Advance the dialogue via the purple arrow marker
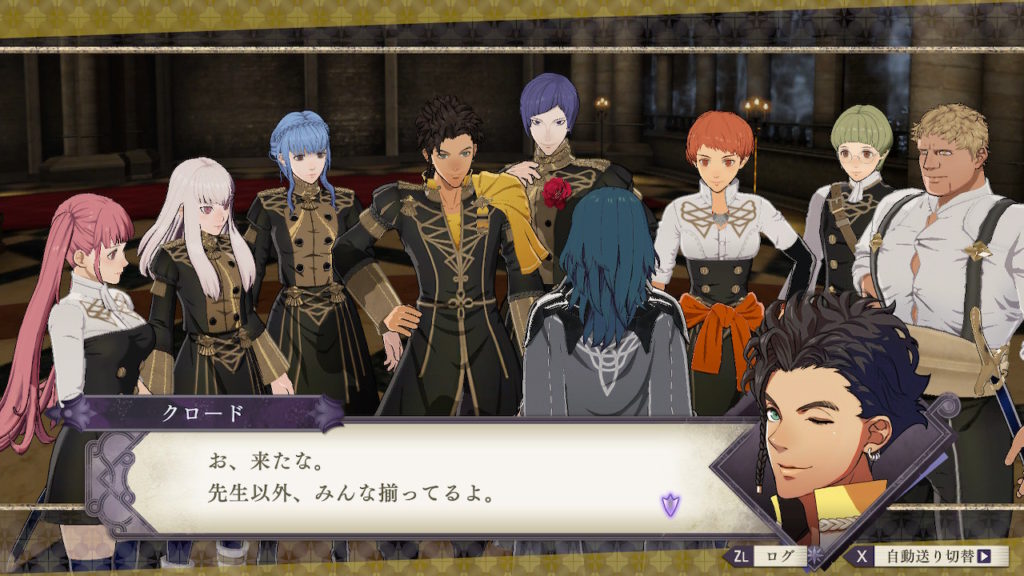The width and height of the screenshot is (1024, 576). [670, 504]
